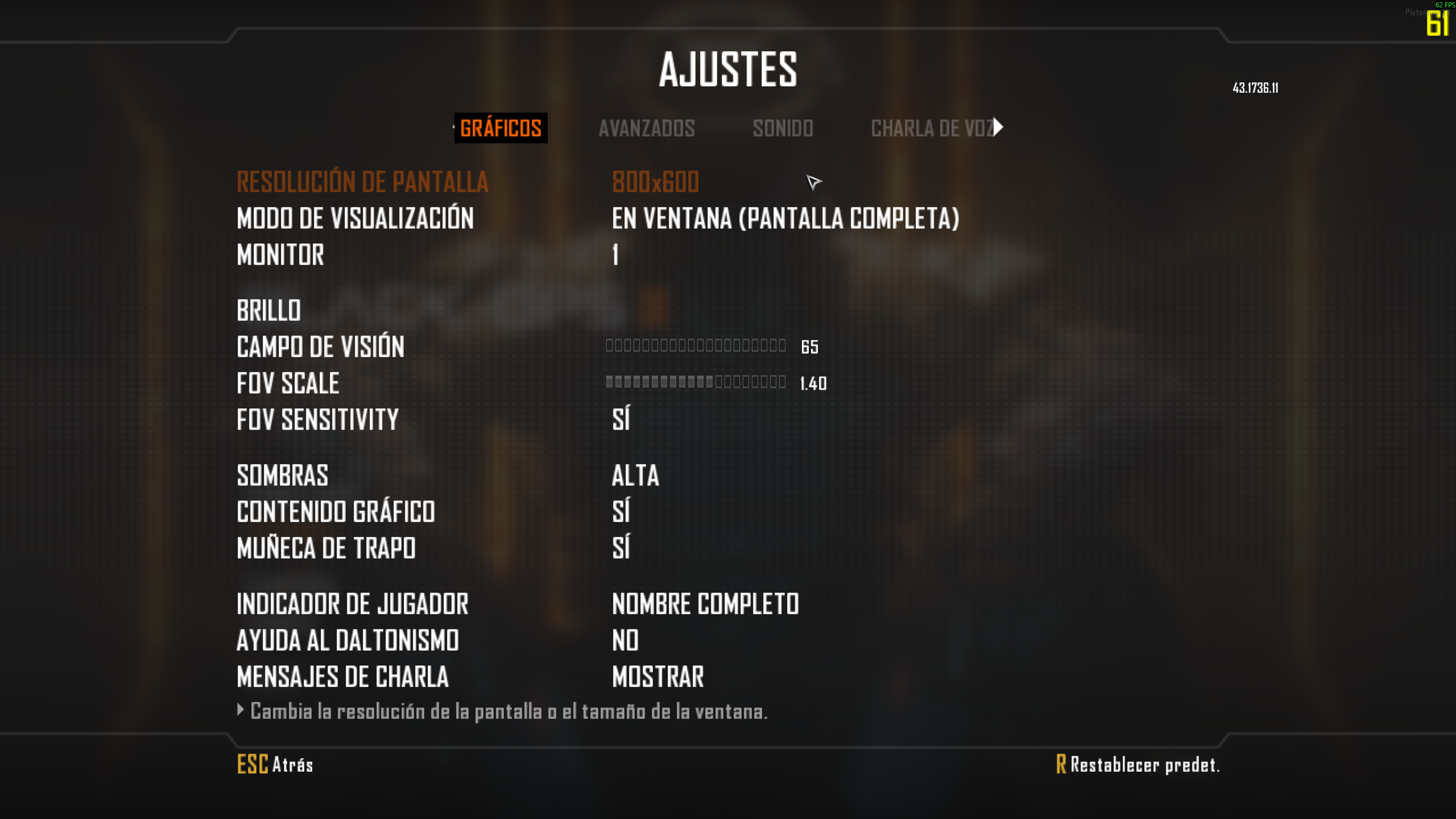Viewport: 1456px width, 819px height.
Task: Go back with the Atrás button
Action: 275,764
